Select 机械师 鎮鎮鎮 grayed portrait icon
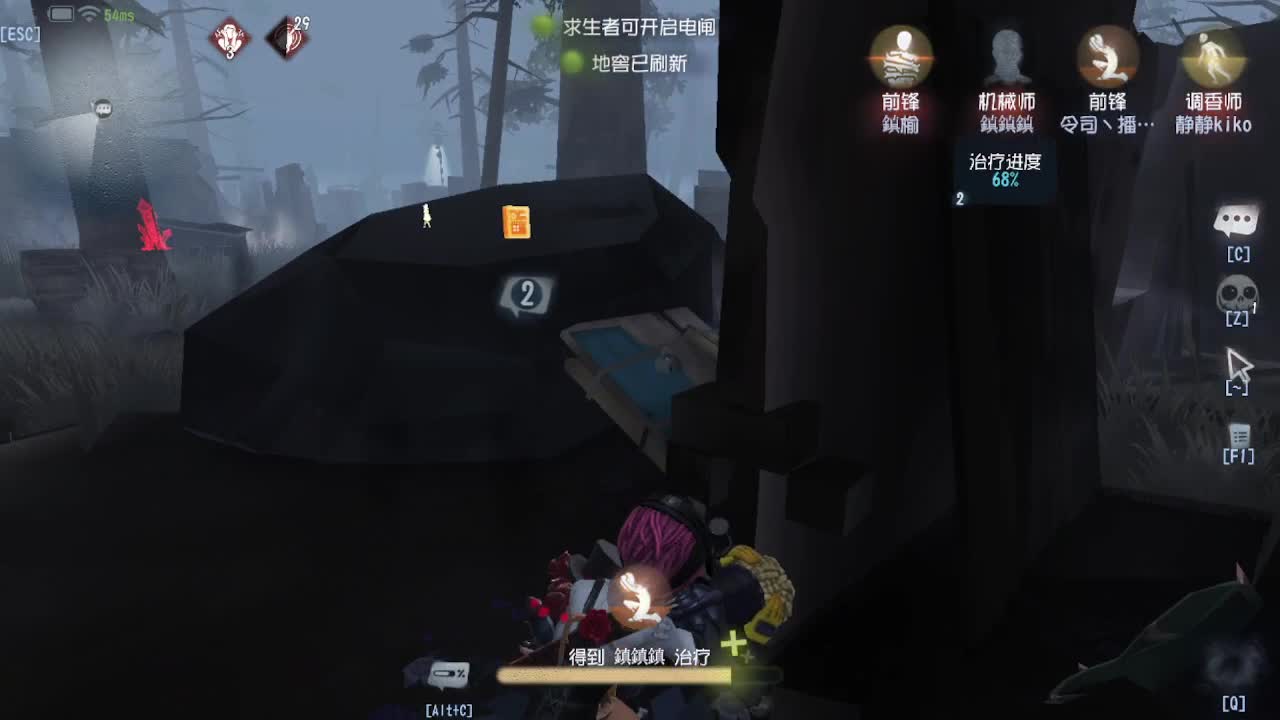 click(x=1006, y=55)
